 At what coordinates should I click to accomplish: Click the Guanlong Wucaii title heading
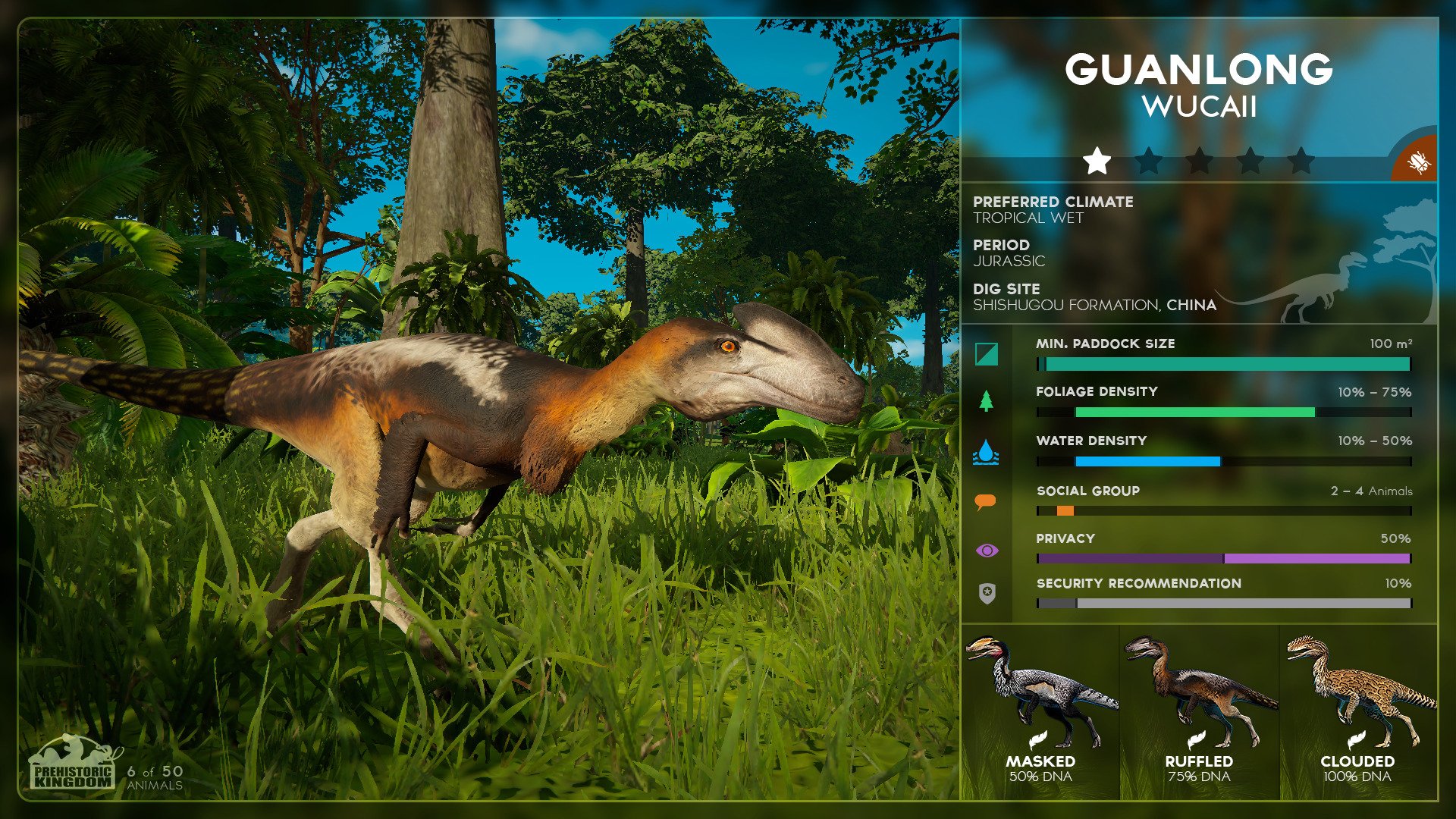(1199, 71)
